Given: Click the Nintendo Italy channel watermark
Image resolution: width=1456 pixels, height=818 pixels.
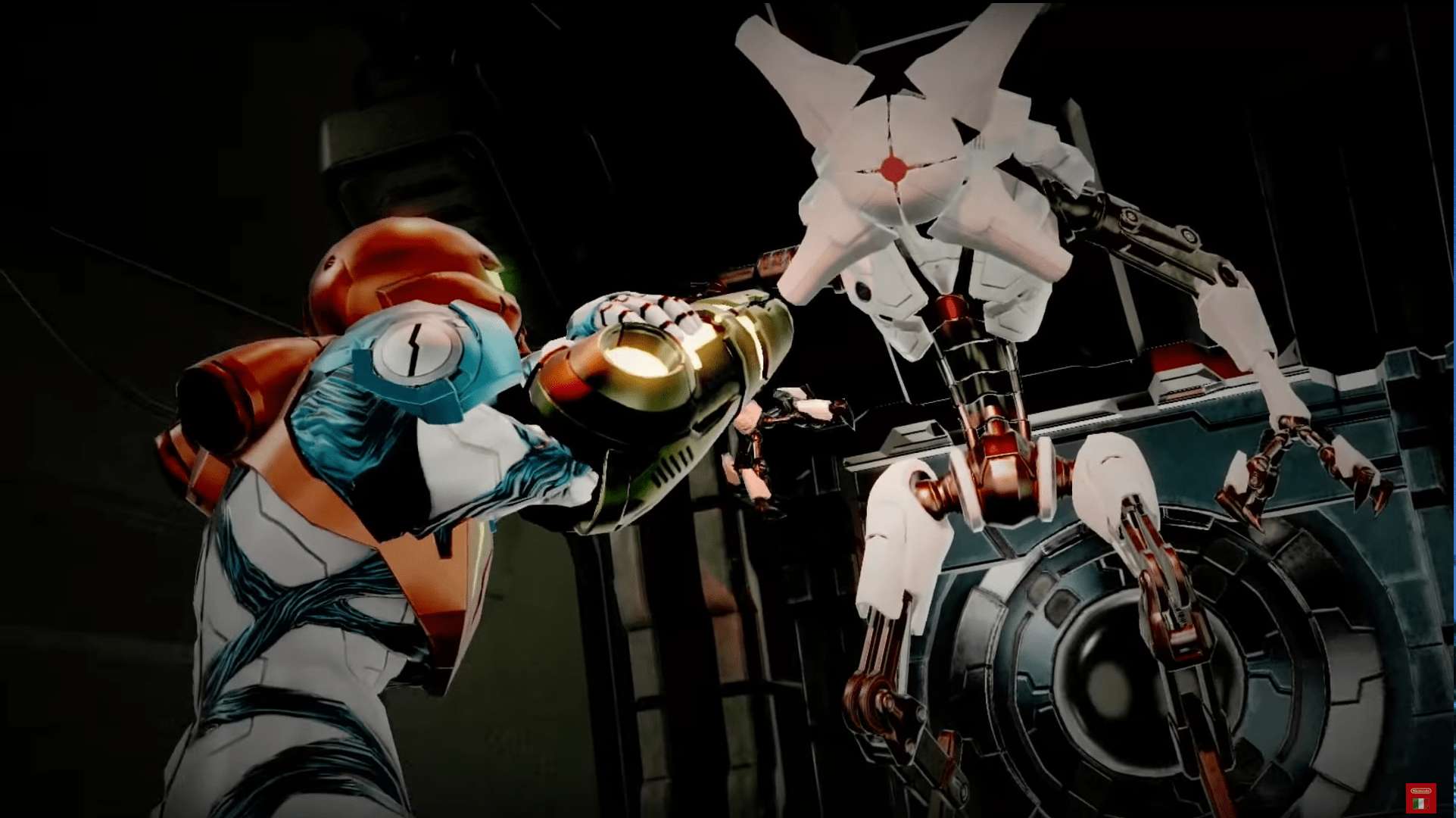Looking at the screenshot, I should [x=1420, y=798].
